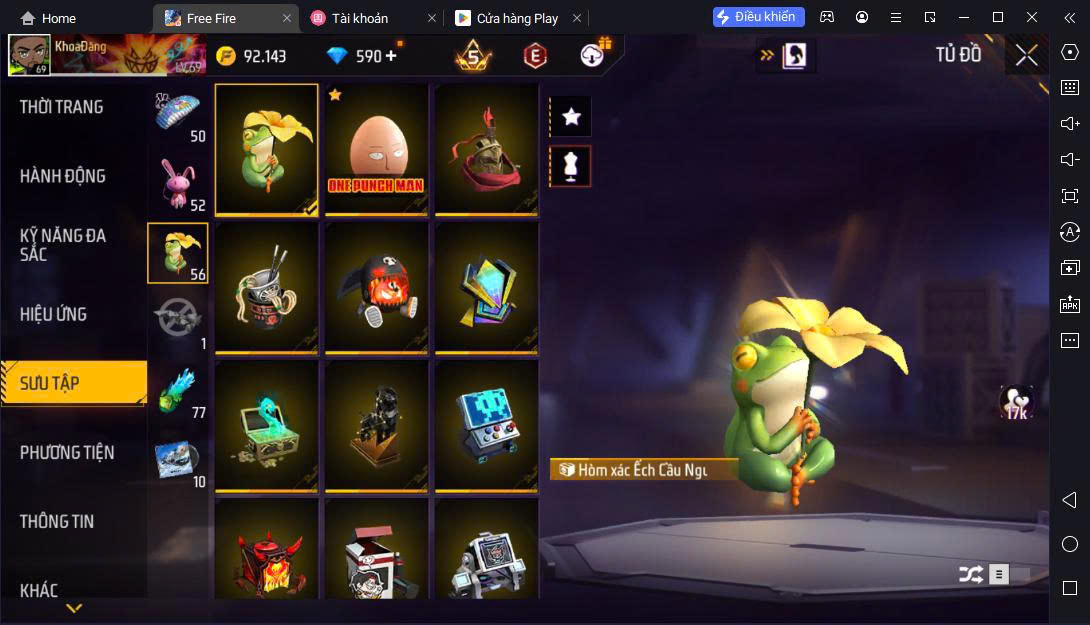The width and height of the screenshot is (1090, 625).
Task: Switch to the HÀNH ĐỘNG category
Action: tap(63, 176)
